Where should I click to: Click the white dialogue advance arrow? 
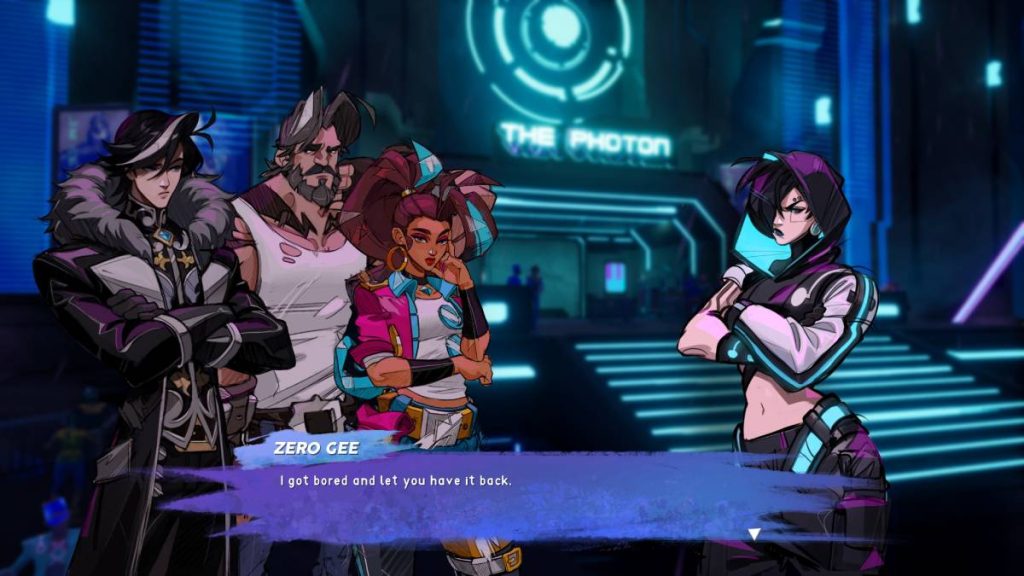tap(754, 534)
